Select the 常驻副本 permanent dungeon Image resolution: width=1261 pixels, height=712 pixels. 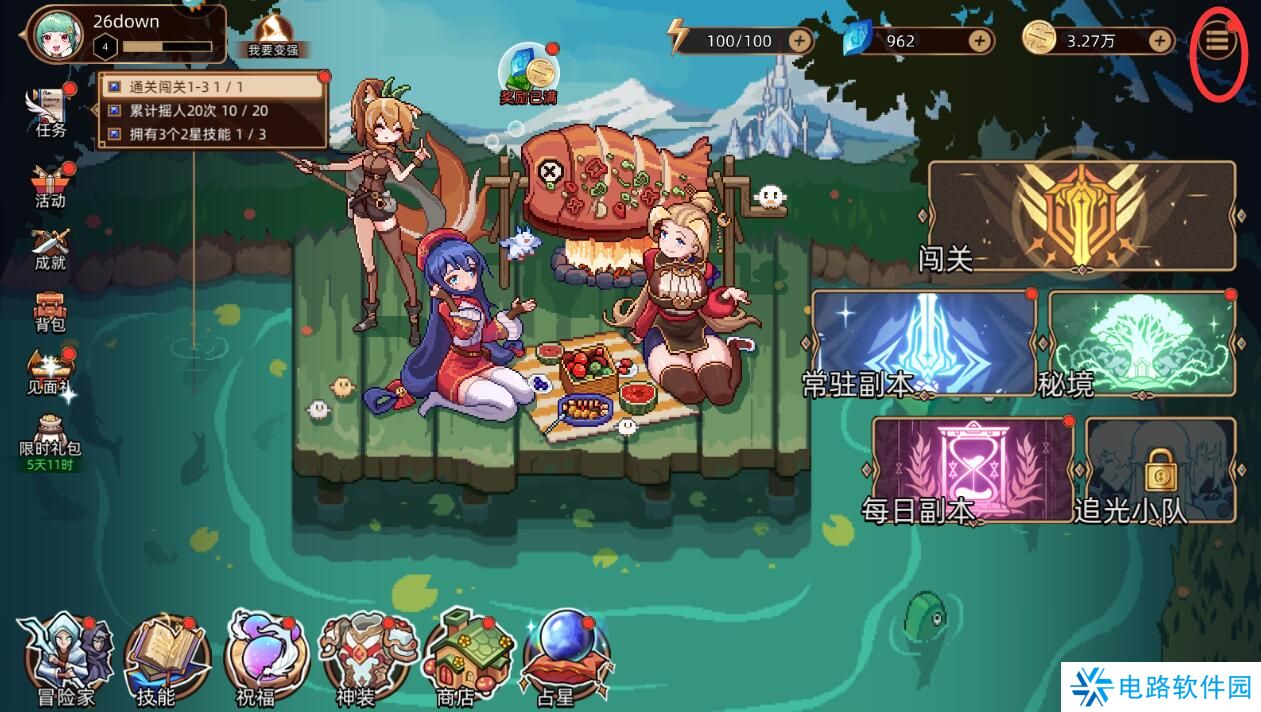[922, 343]
